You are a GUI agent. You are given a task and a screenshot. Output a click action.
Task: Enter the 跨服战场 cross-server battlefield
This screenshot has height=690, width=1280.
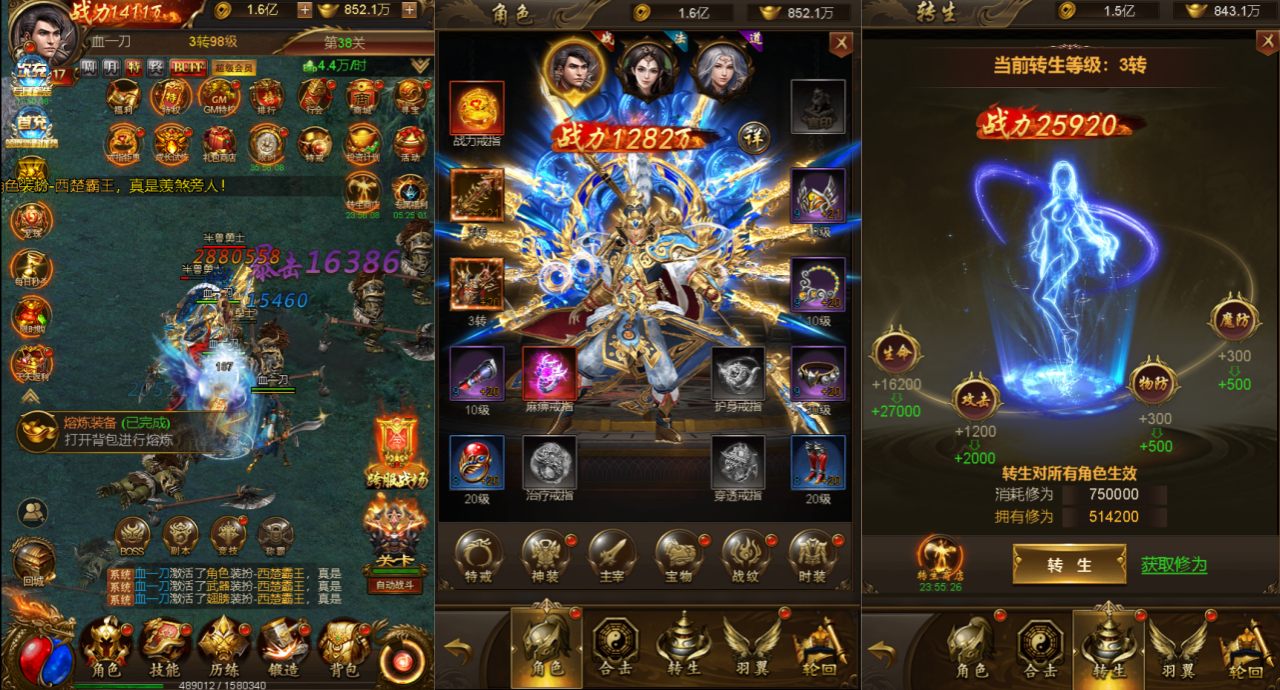(x=396, y=450)
